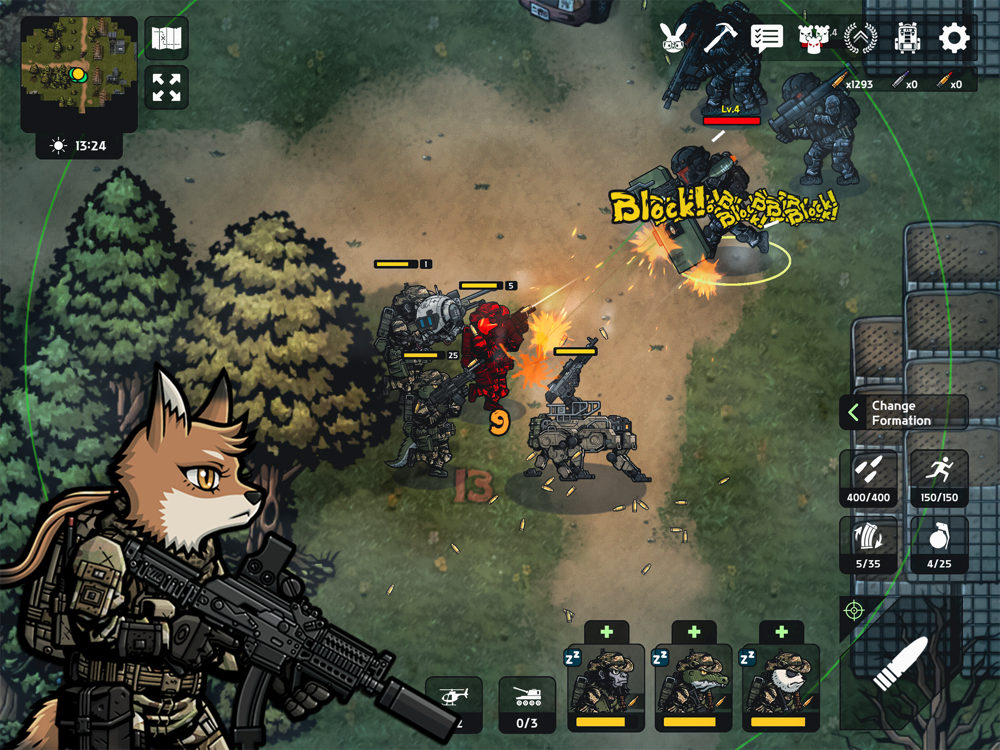Viewport: 1000px width, 750px height.
Task: Open the backpack inventory
Action: tap(907, 39)
